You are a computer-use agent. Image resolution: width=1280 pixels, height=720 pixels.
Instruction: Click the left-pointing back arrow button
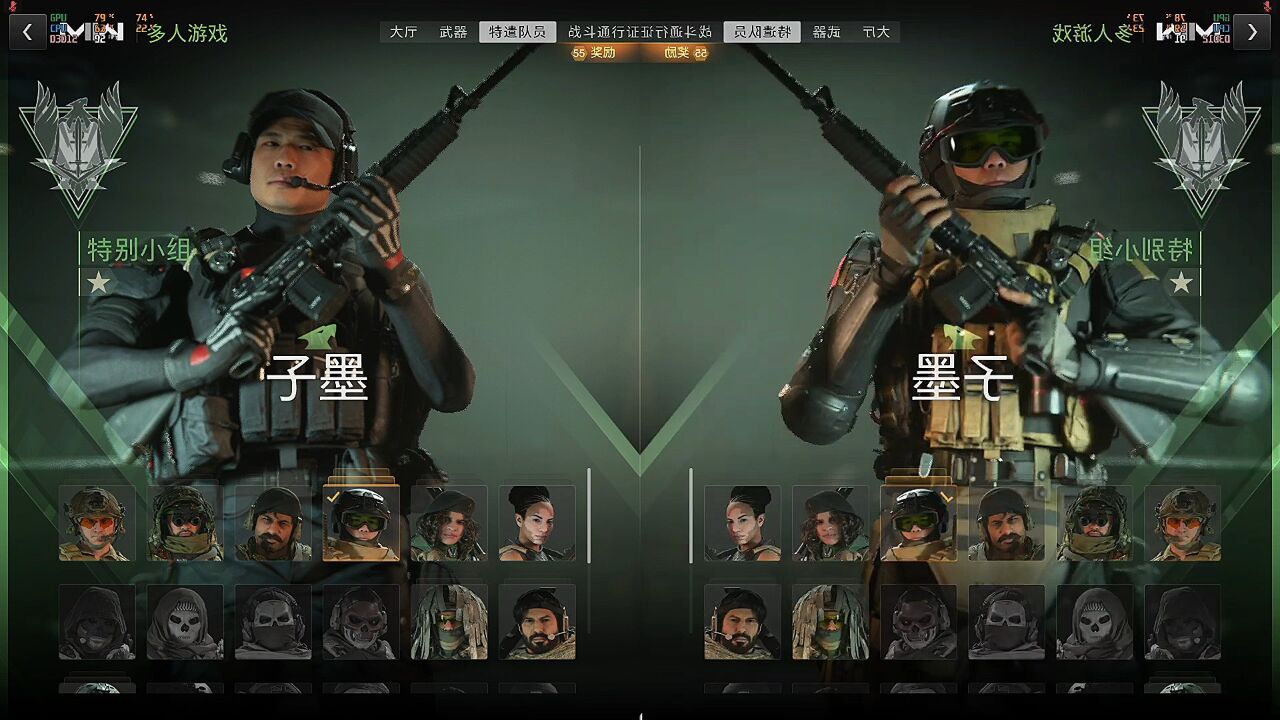[27, 32]
